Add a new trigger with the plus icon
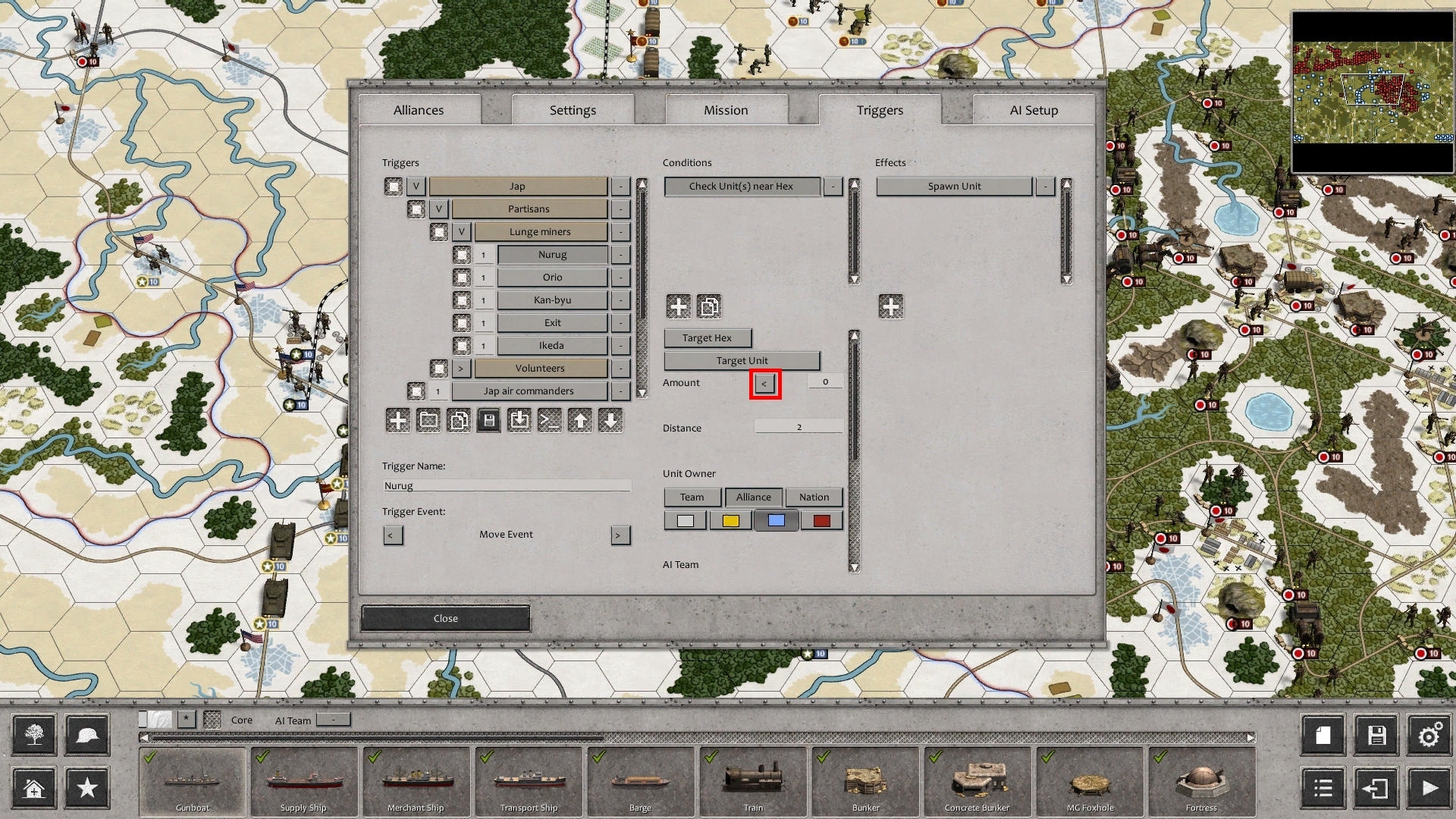The height and width of the screenshot is (819, 1456). pyautogui.click(x=397, y=420)
